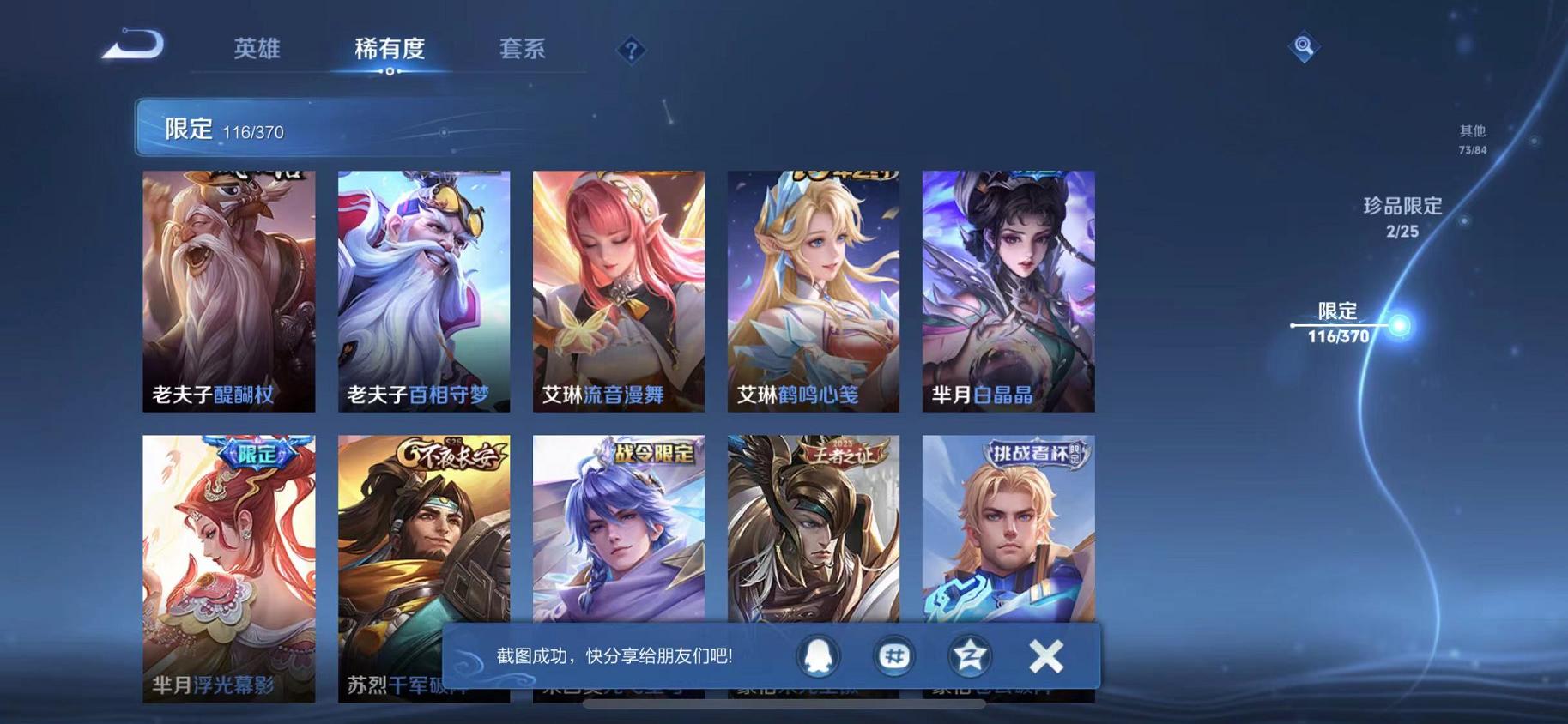Open the 稀有度 tab

[x=390, y=49]
